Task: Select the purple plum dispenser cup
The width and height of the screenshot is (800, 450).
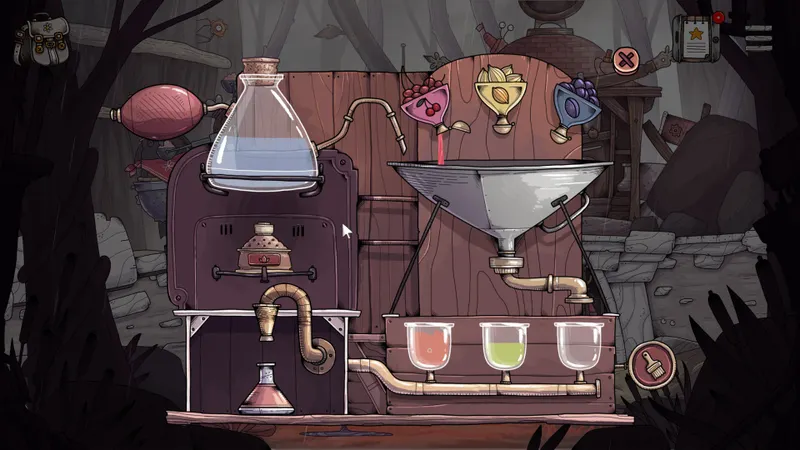Action: pos(574,101)
